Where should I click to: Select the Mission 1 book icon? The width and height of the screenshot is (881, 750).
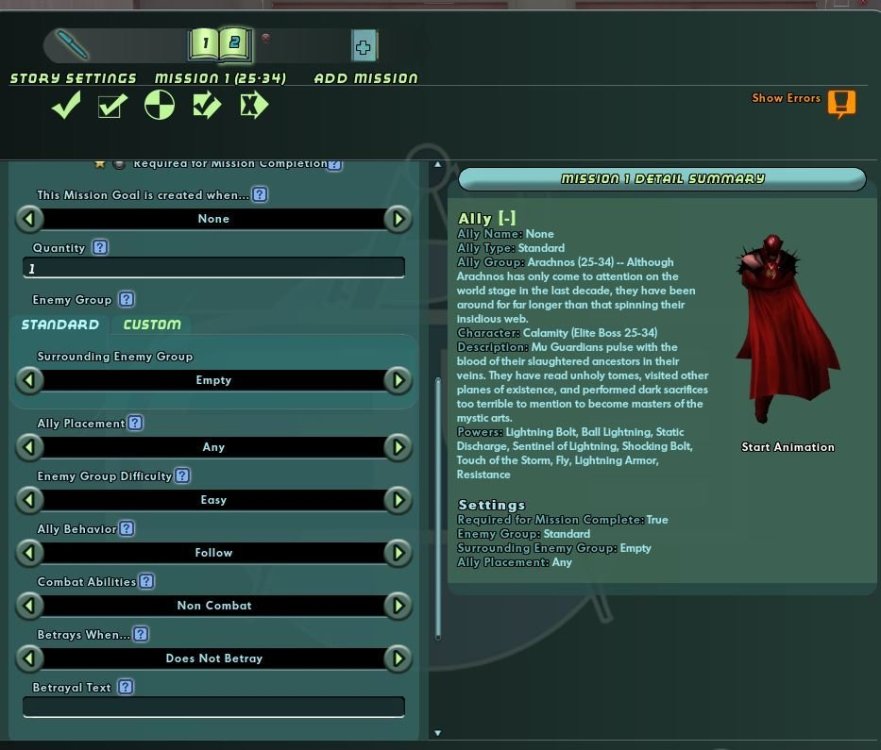(203, 44)
